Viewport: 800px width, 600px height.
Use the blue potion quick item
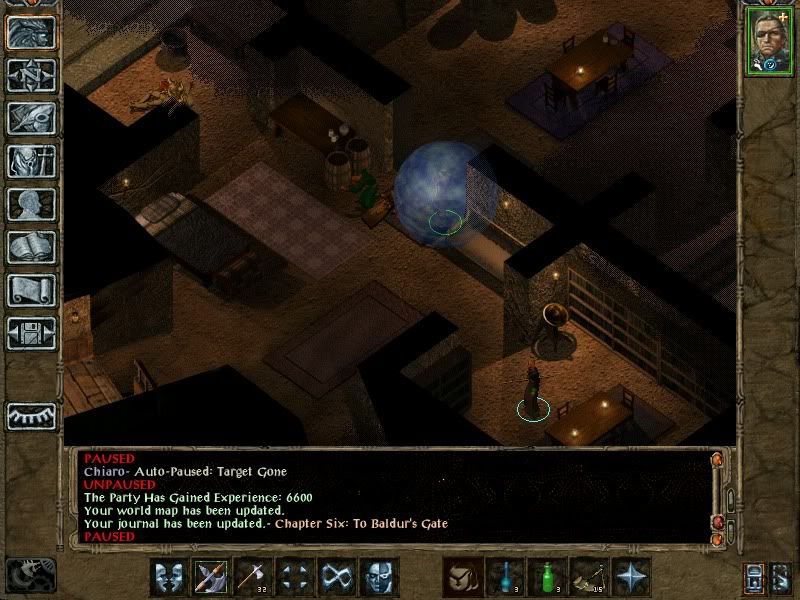click(x=505, y=577)
